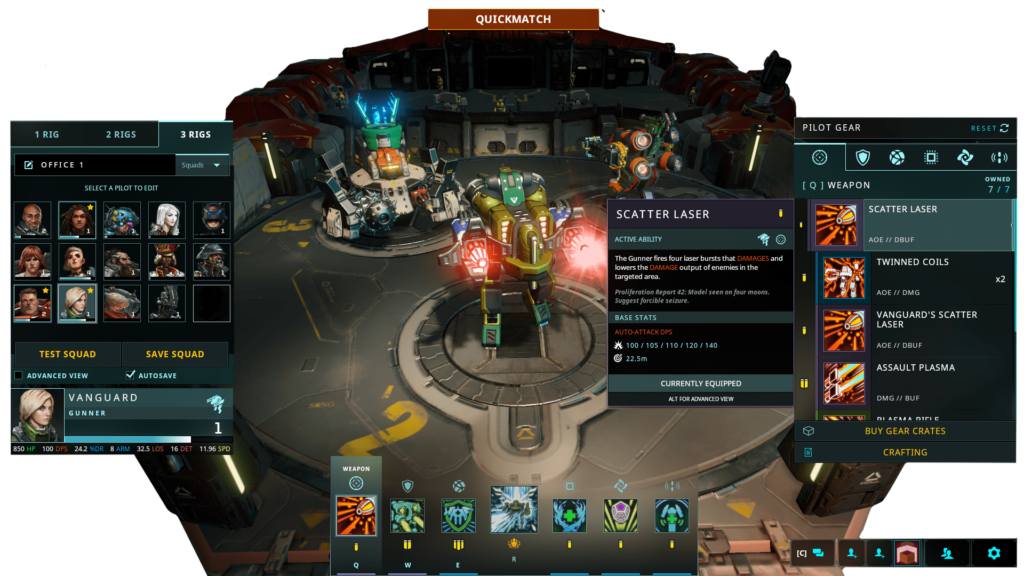Open the Crafting menu
The image size is (1024, 576).
click(x=904, y=452)
